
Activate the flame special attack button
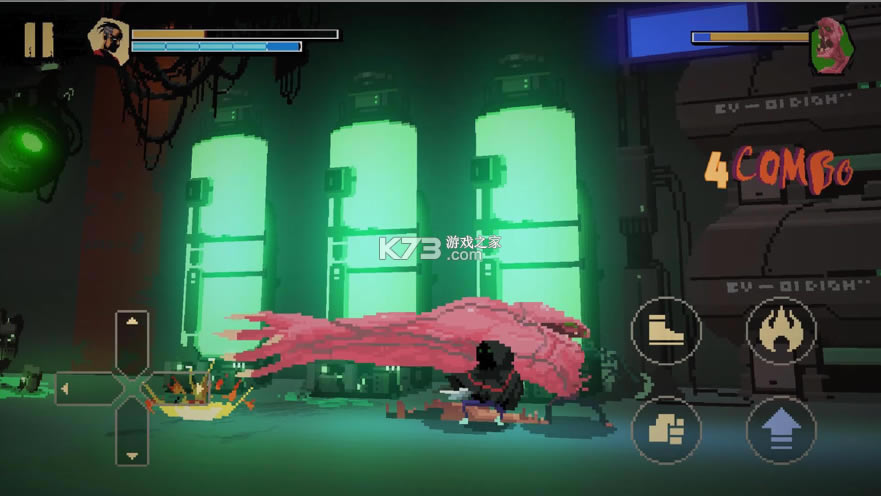(781, 331)
